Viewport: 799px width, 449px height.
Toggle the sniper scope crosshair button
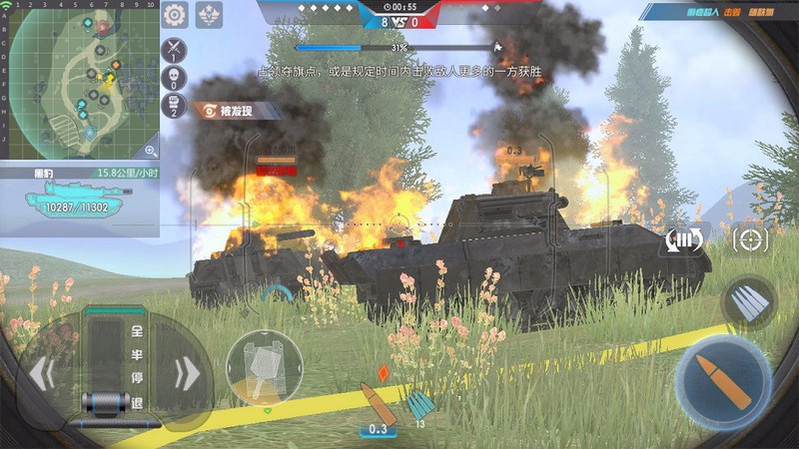click(750, 239)
